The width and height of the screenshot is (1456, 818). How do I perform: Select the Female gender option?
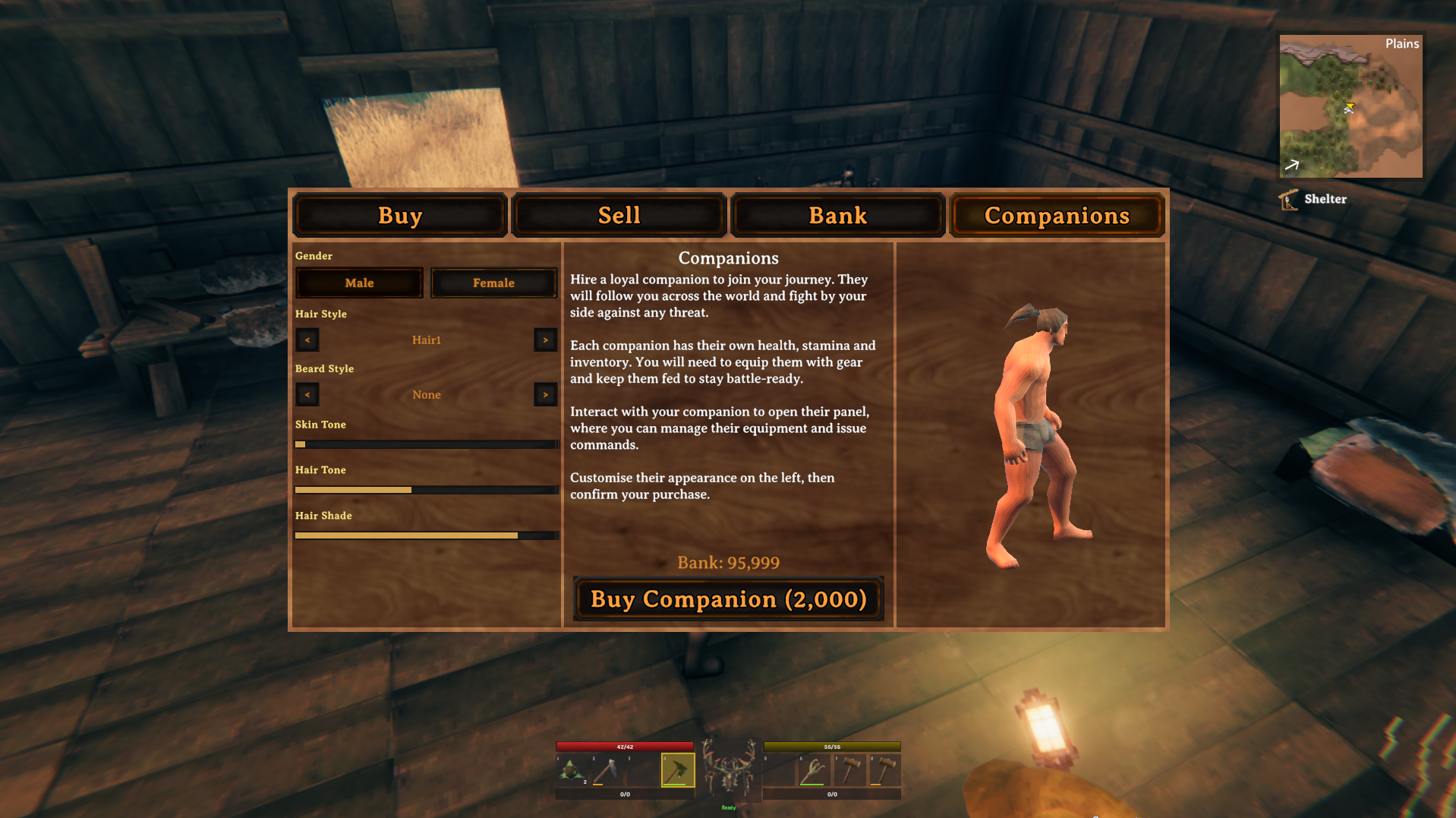click(x=493, y=283)
